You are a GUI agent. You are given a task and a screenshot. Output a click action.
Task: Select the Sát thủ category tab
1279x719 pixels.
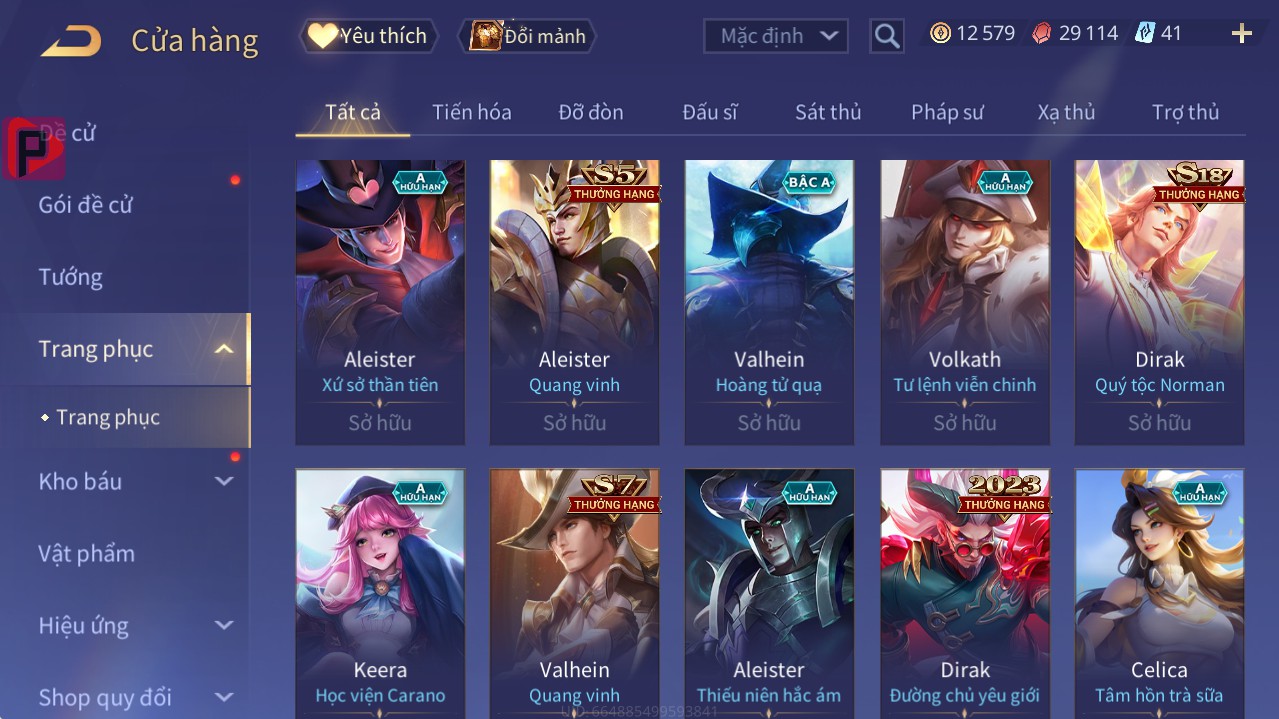827,112
